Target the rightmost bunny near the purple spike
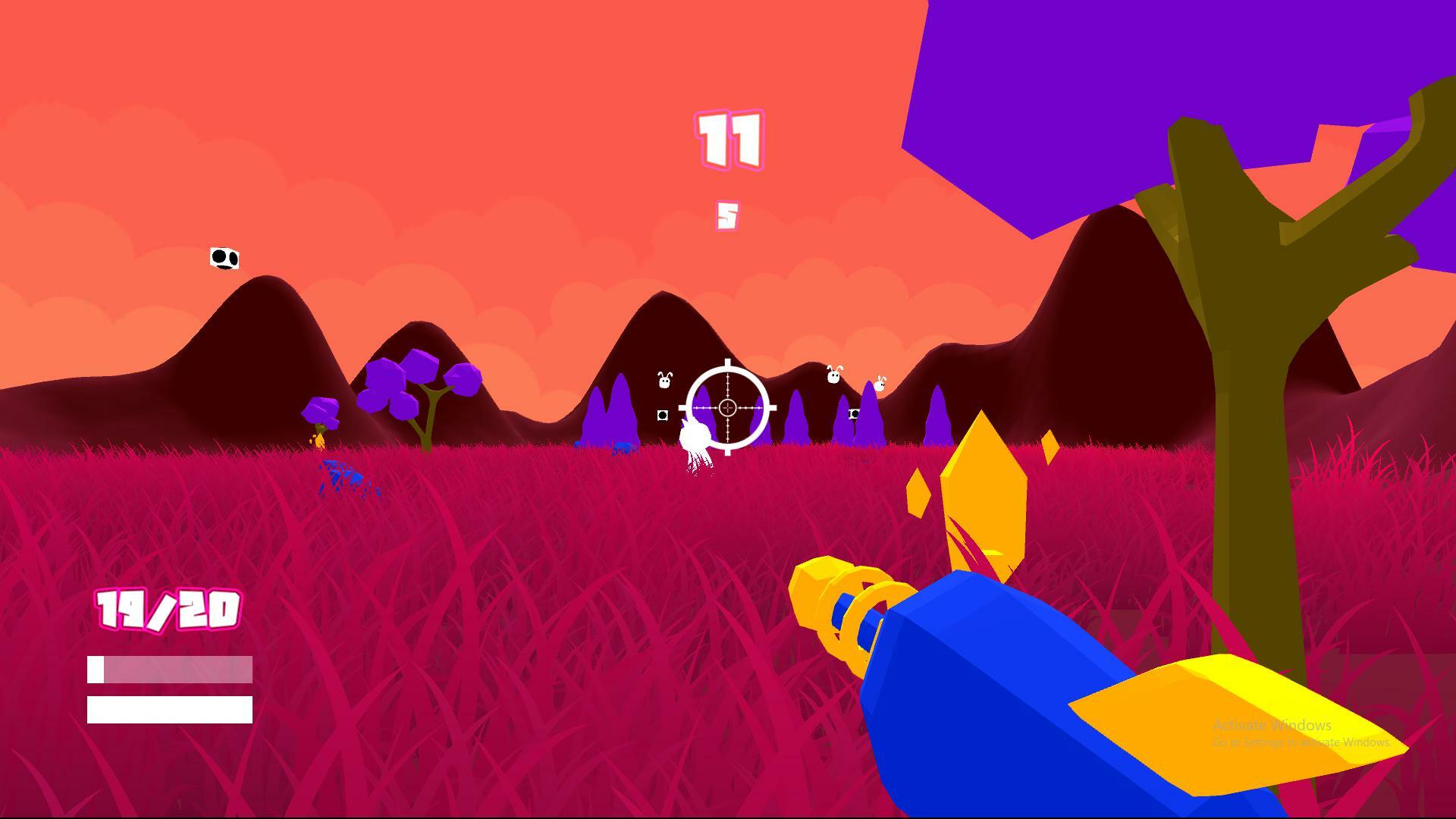Viewport: 1456px width, 819px height. tap(879, 384)
